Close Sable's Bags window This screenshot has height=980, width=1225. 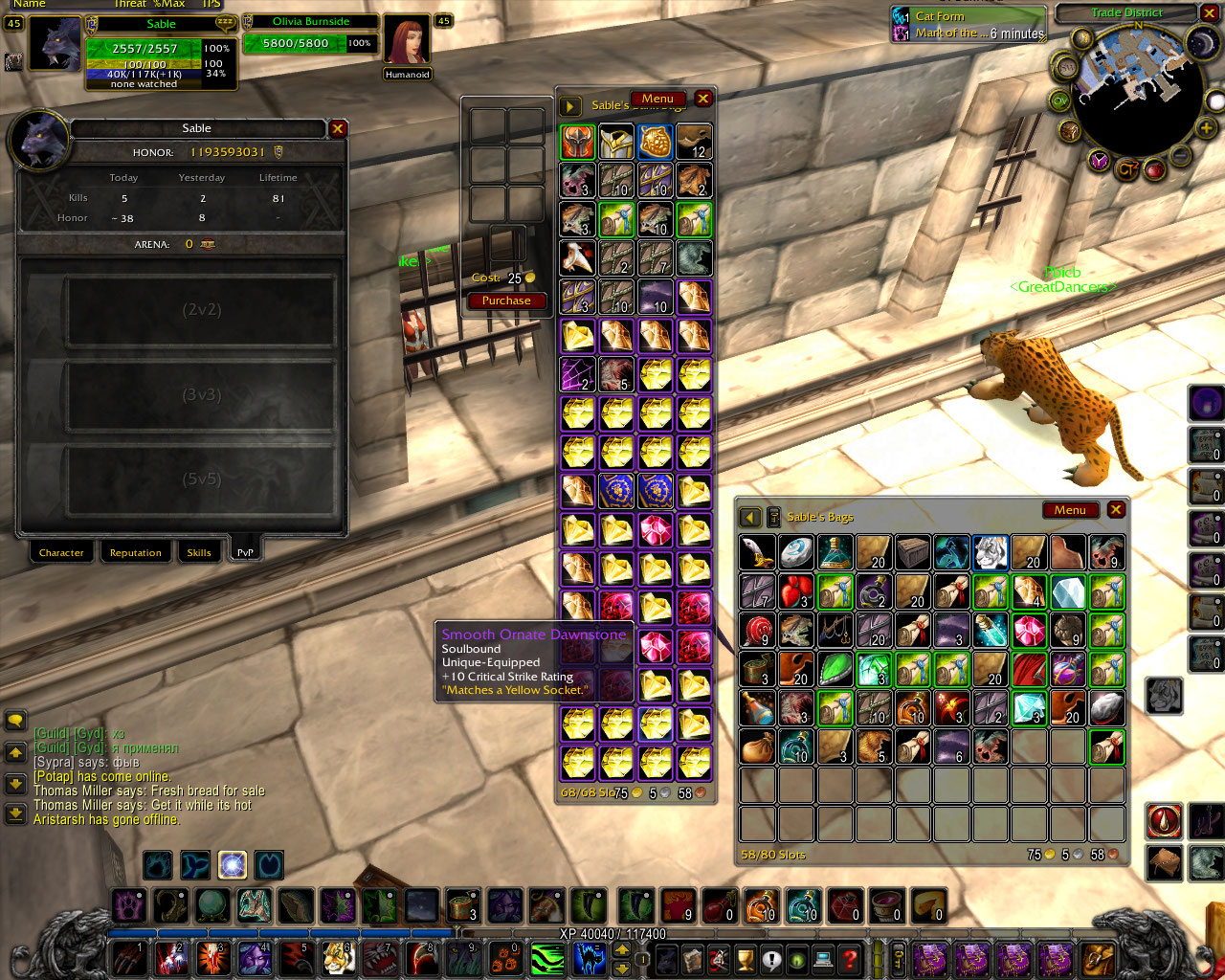point(1116,510)
